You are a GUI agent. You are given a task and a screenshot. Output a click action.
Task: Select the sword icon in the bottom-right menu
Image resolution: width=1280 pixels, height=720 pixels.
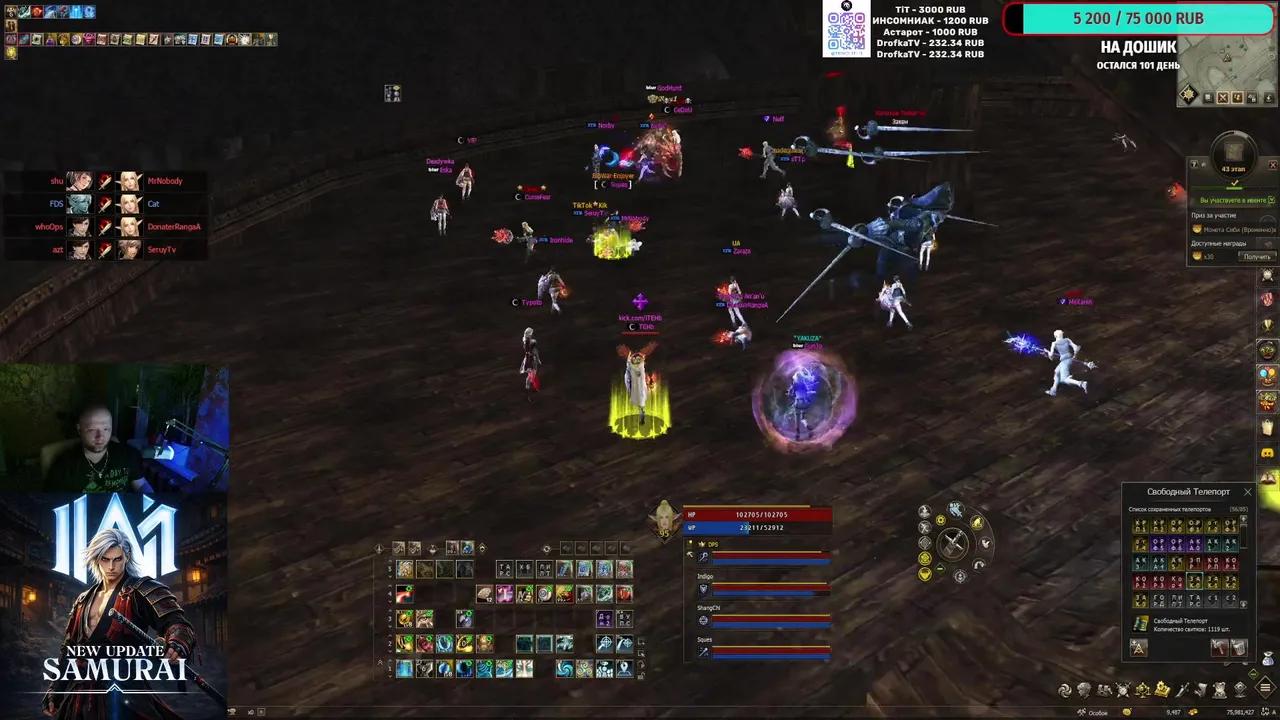coord(1183,689)
